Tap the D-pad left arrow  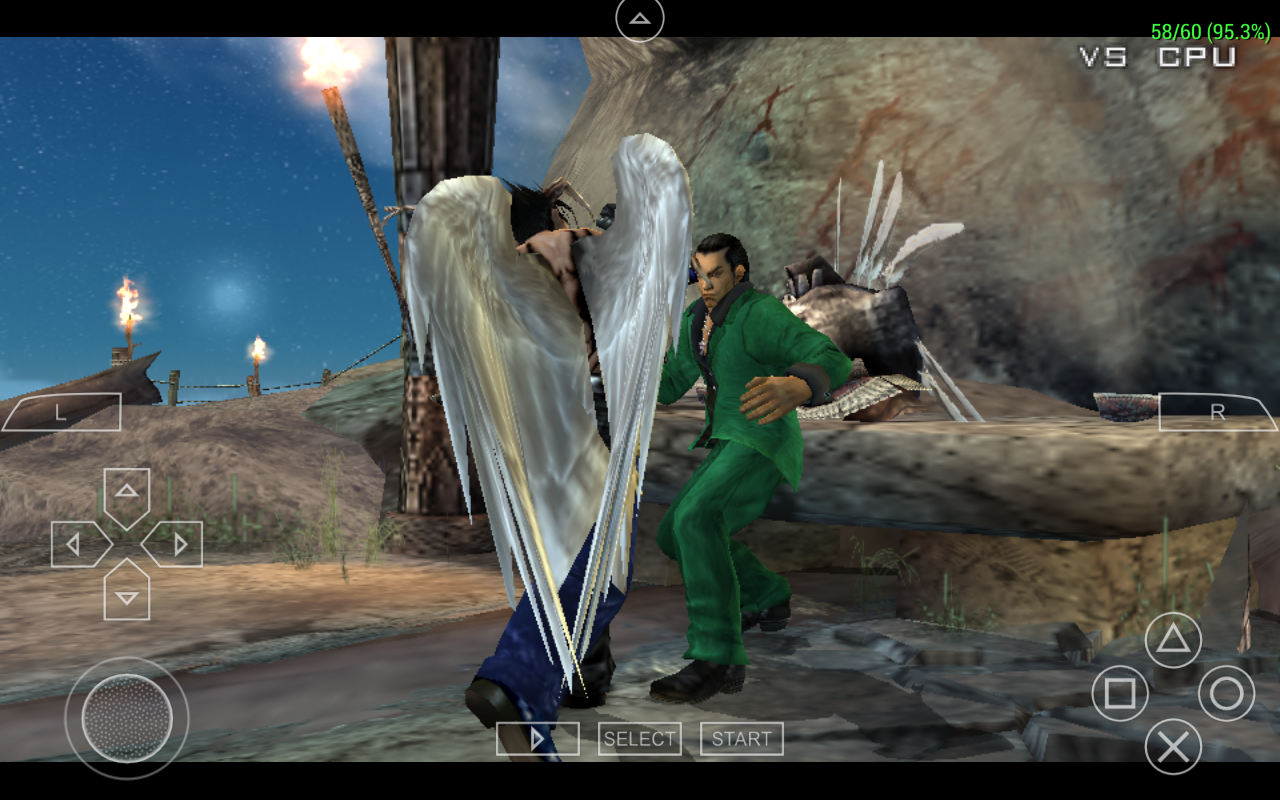point(77,545)
